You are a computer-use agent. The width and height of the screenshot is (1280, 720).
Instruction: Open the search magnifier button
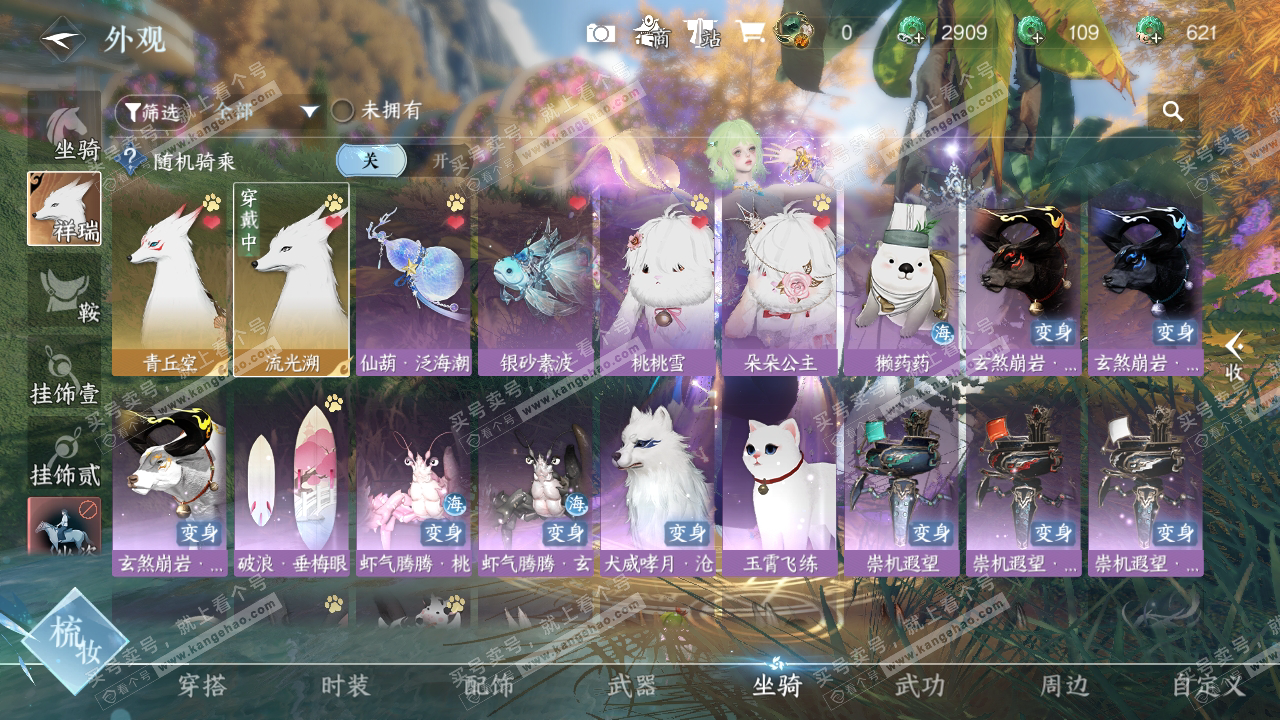(1172, 111)
